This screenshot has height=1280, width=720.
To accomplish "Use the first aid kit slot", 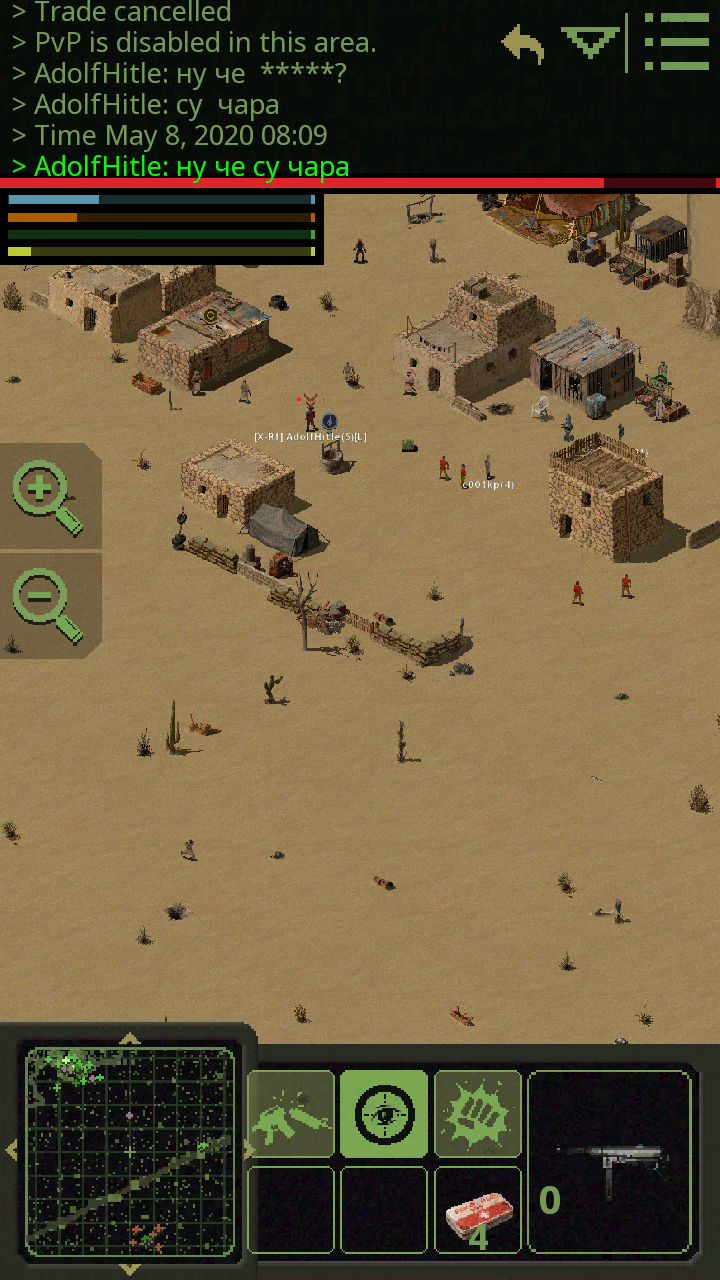I will [478, 1209].
